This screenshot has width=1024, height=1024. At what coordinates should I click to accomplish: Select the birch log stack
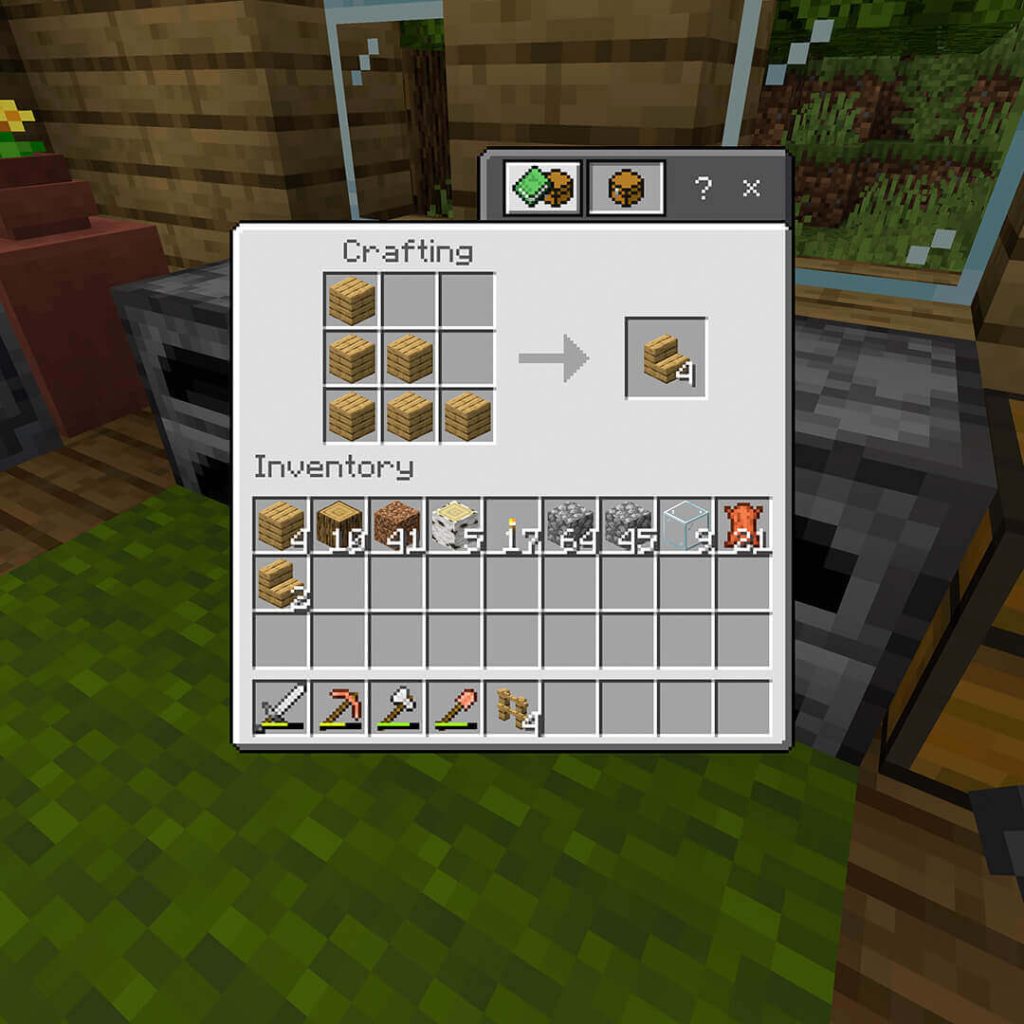click(454, 525)
